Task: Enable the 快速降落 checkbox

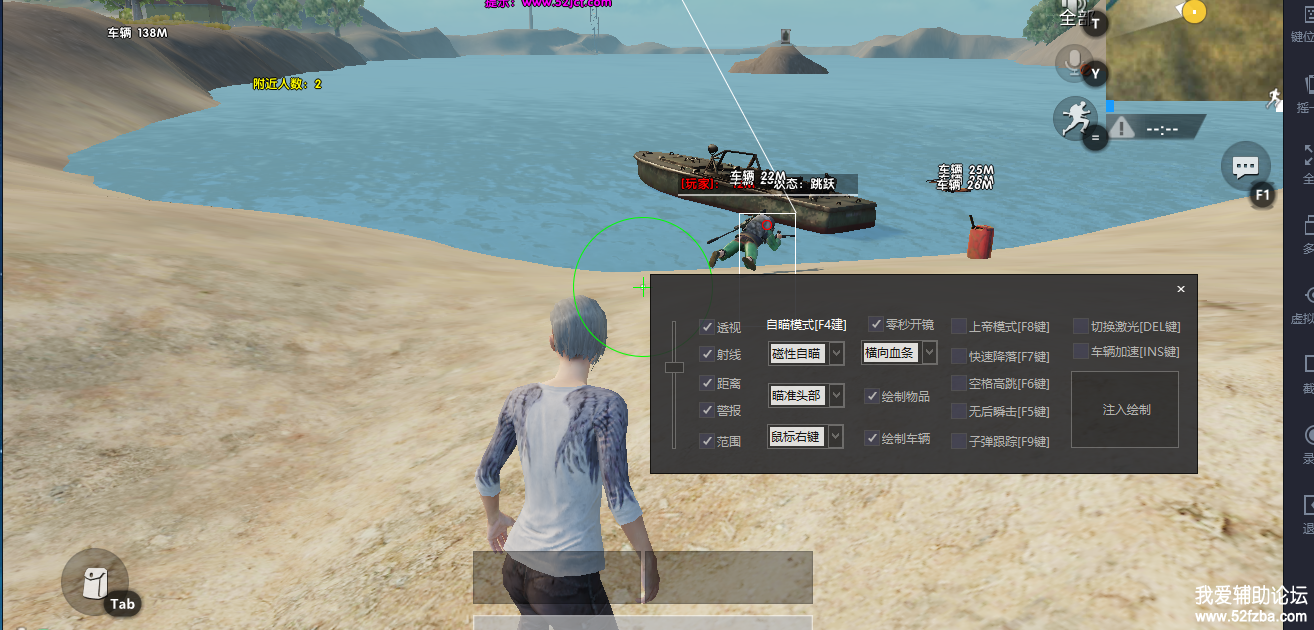Action: 959,356
